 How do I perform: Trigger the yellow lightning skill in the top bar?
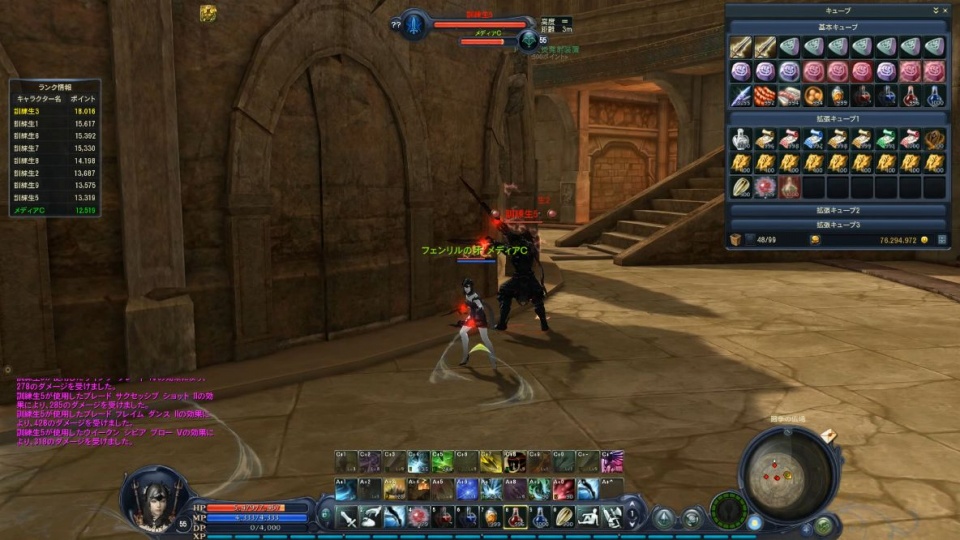(x=491, y=462)
